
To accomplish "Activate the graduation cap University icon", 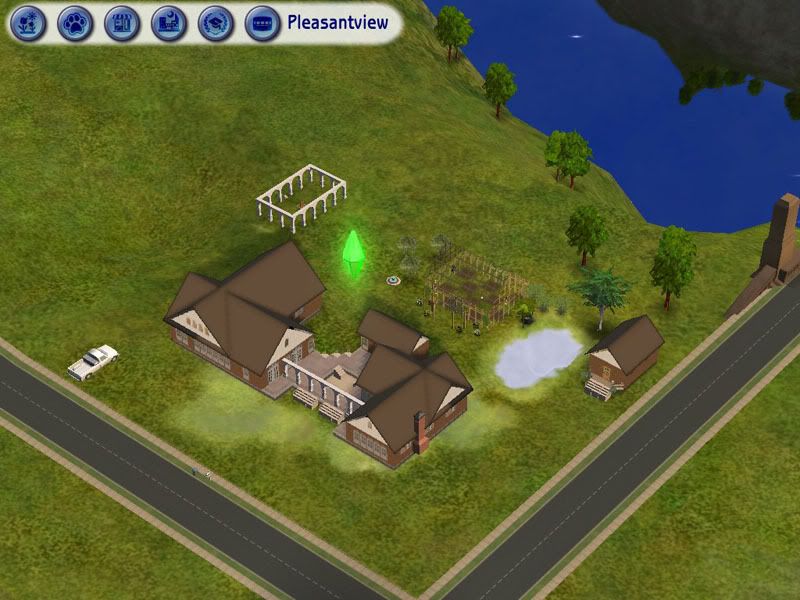I will 216,22.
